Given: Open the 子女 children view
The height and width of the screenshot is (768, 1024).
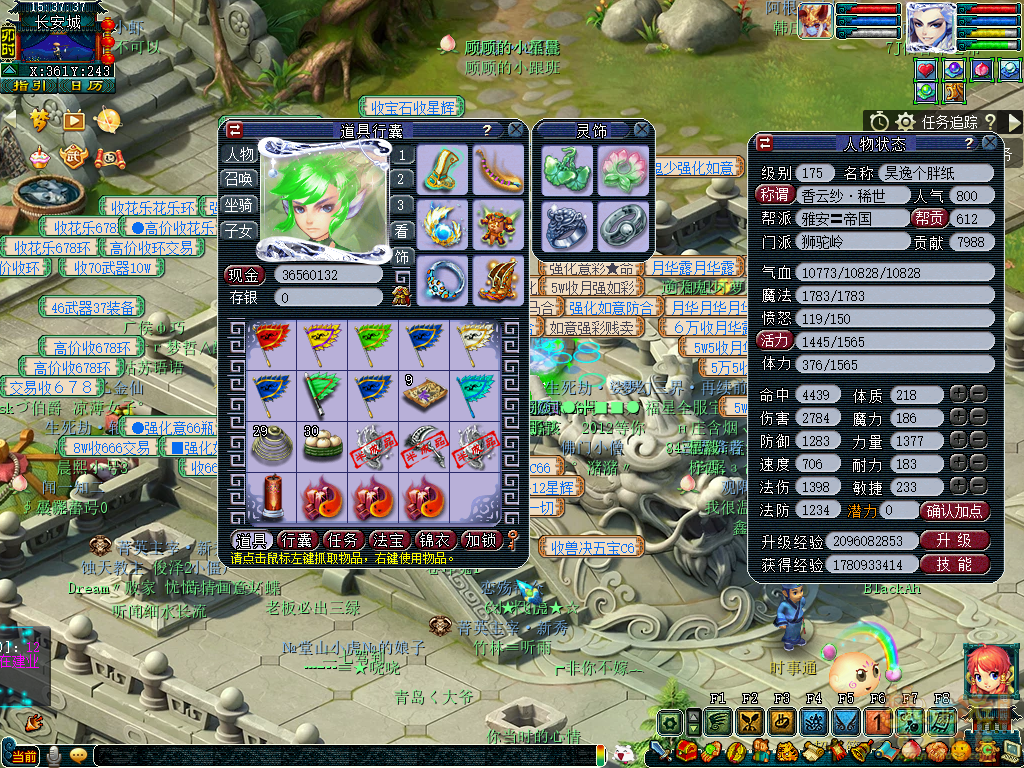Looking at the screenshot, I should pos(239,230).
